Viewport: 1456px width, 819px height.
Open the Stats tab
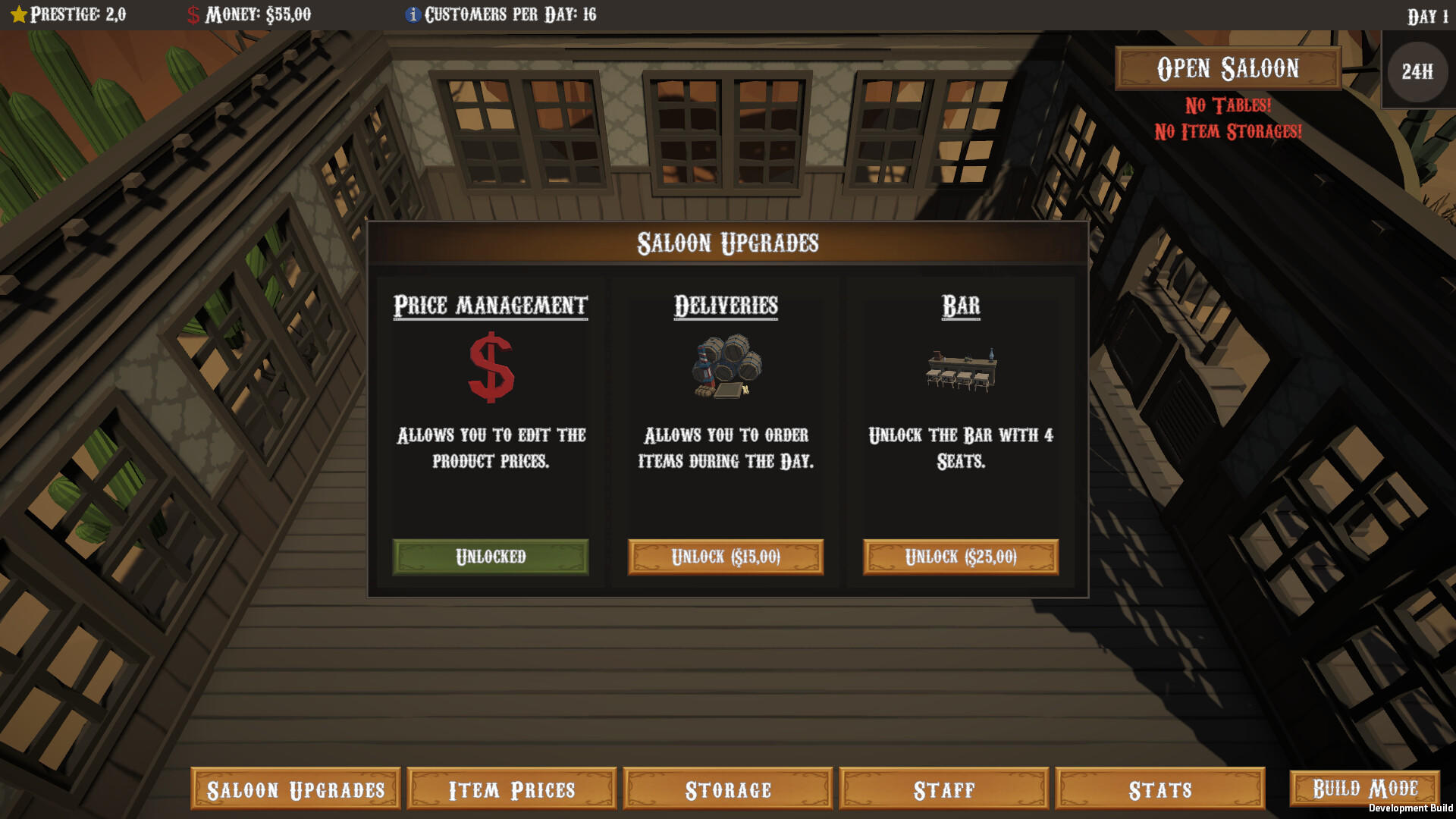(1161, 789)
